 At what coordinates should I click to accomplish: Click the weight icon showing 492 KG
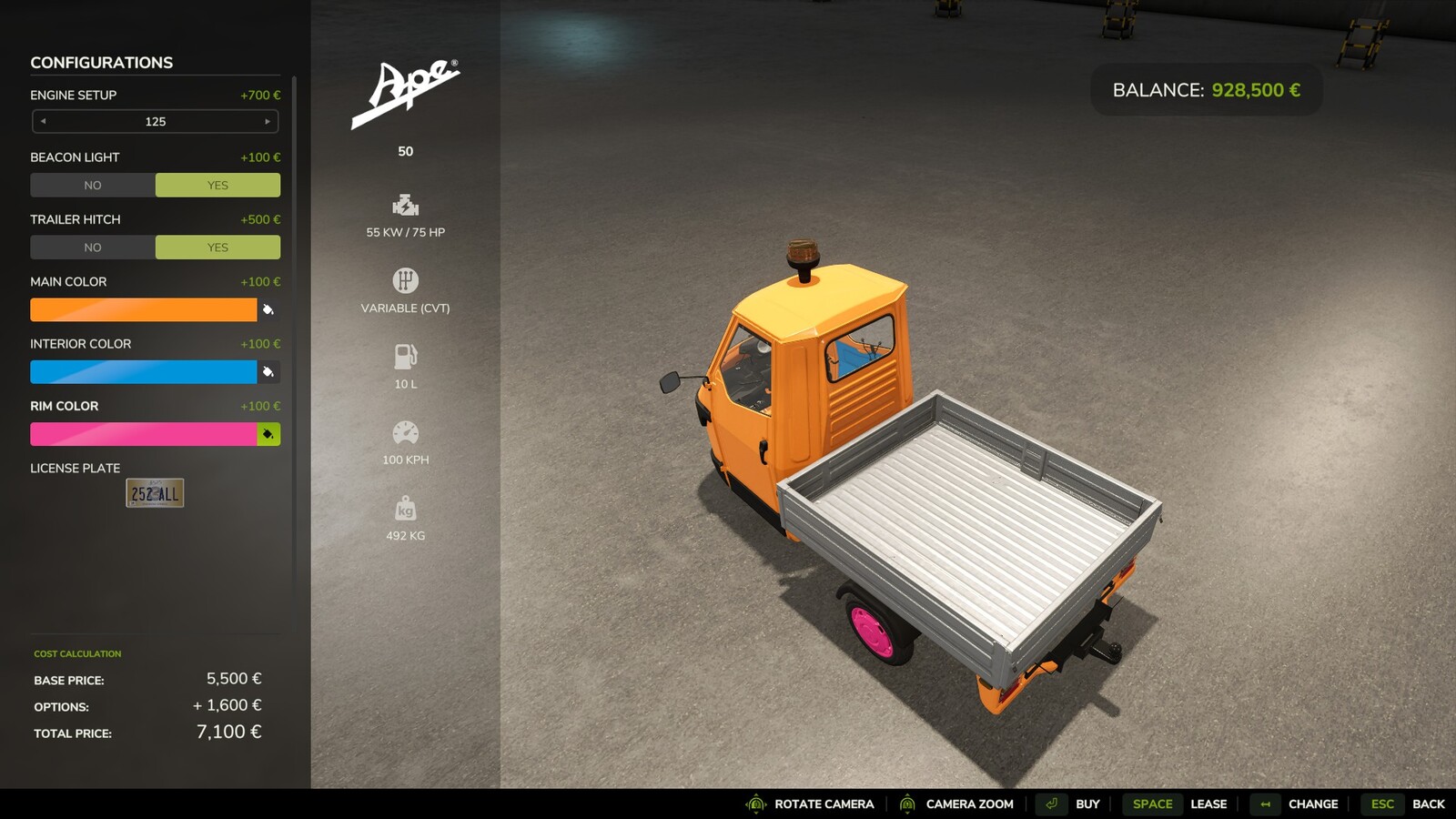(406, 508)
